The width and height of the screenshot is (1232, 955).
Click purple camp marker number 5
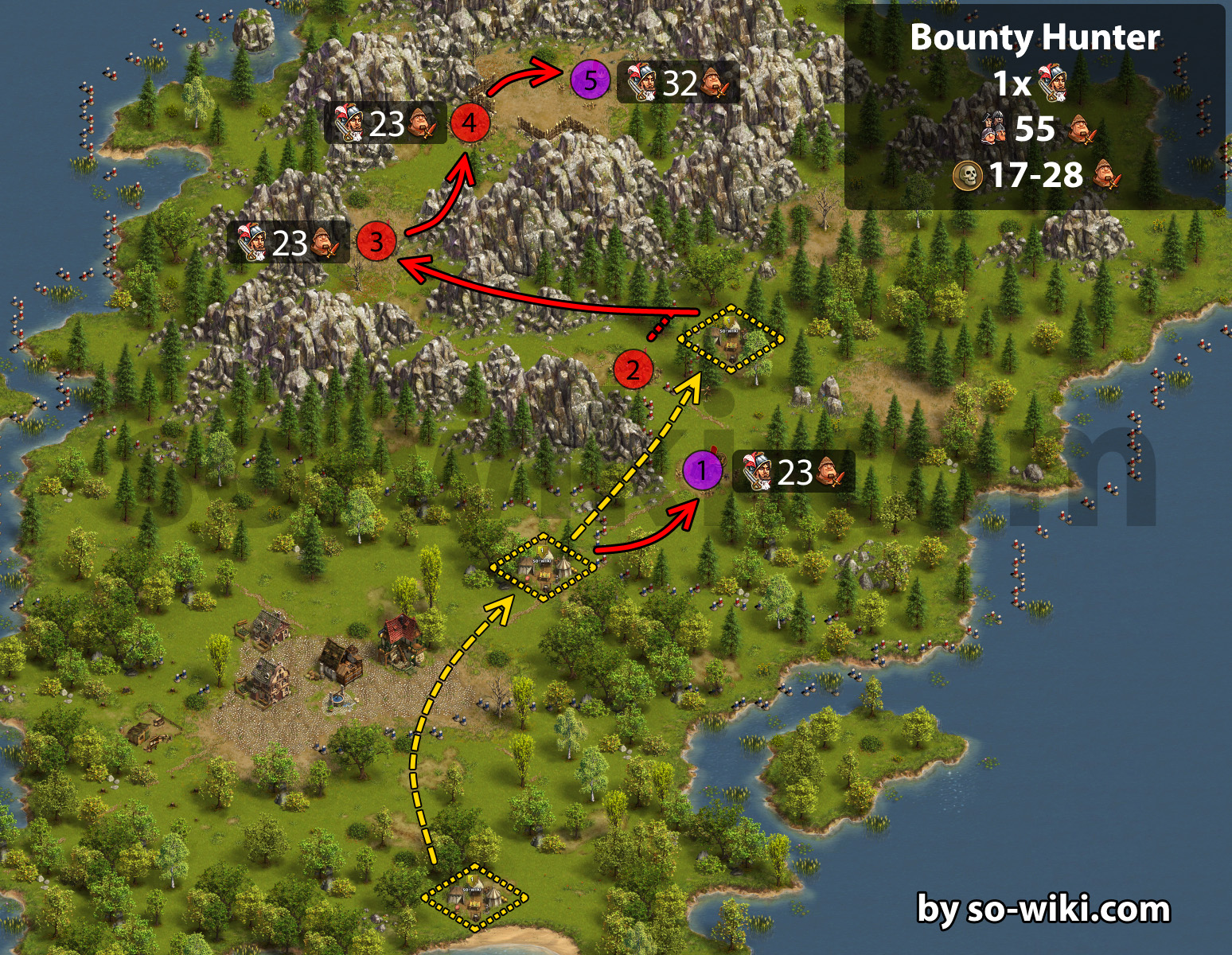[x=590, y=80]
